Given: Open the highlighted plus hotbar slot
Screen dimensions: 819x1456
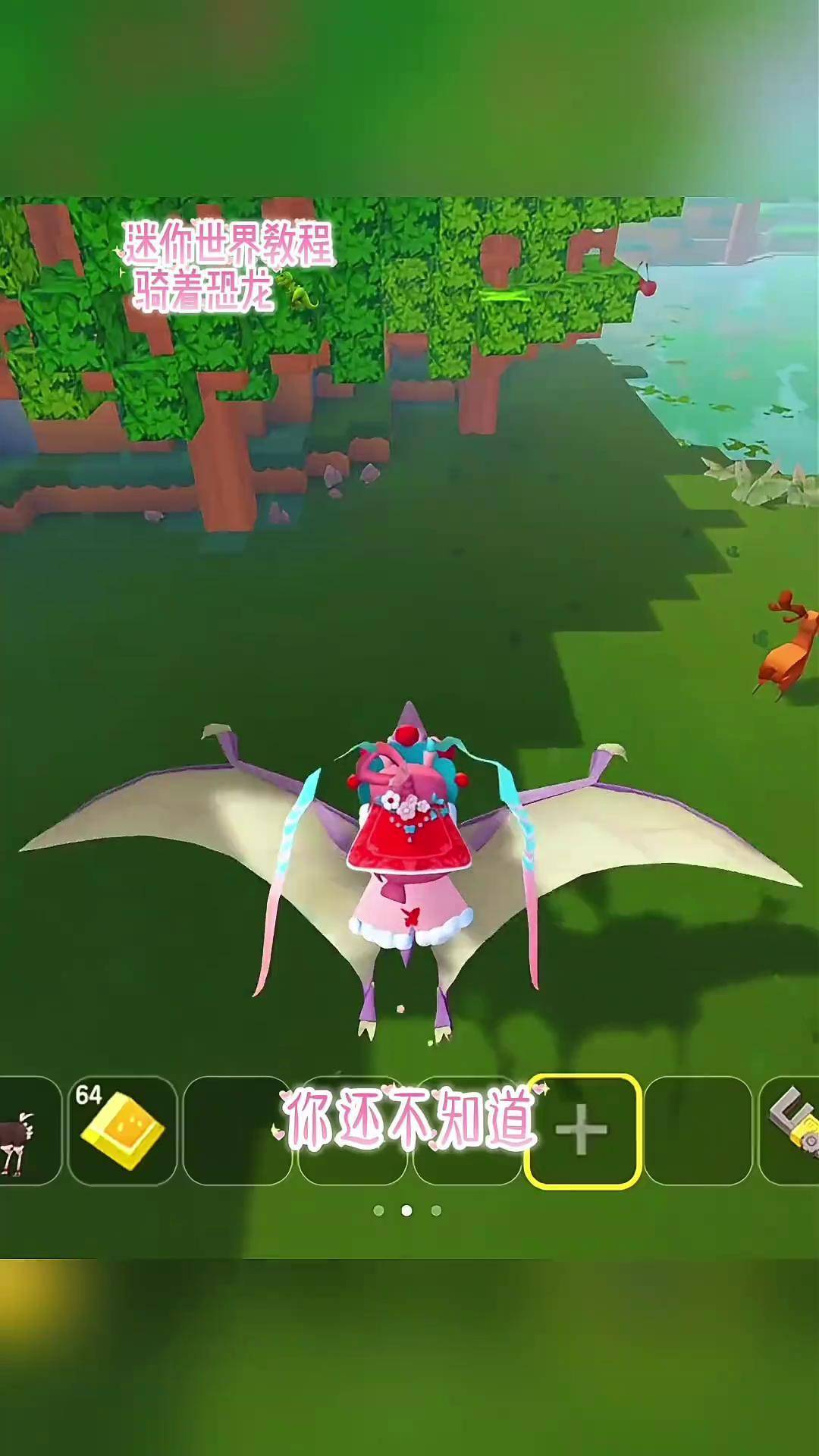Looking at the screenshot, I should tap(582, 1131).
